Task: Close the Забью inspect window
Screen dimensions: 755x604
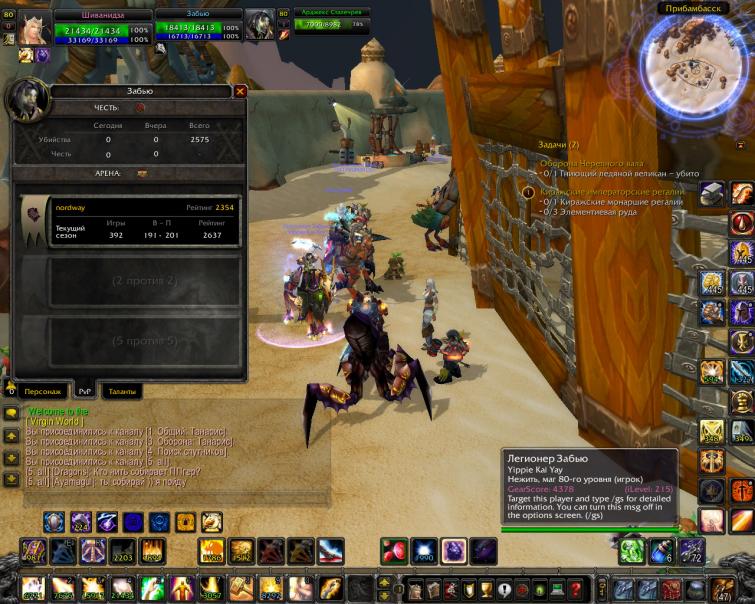Action: (x=240, y=91)
